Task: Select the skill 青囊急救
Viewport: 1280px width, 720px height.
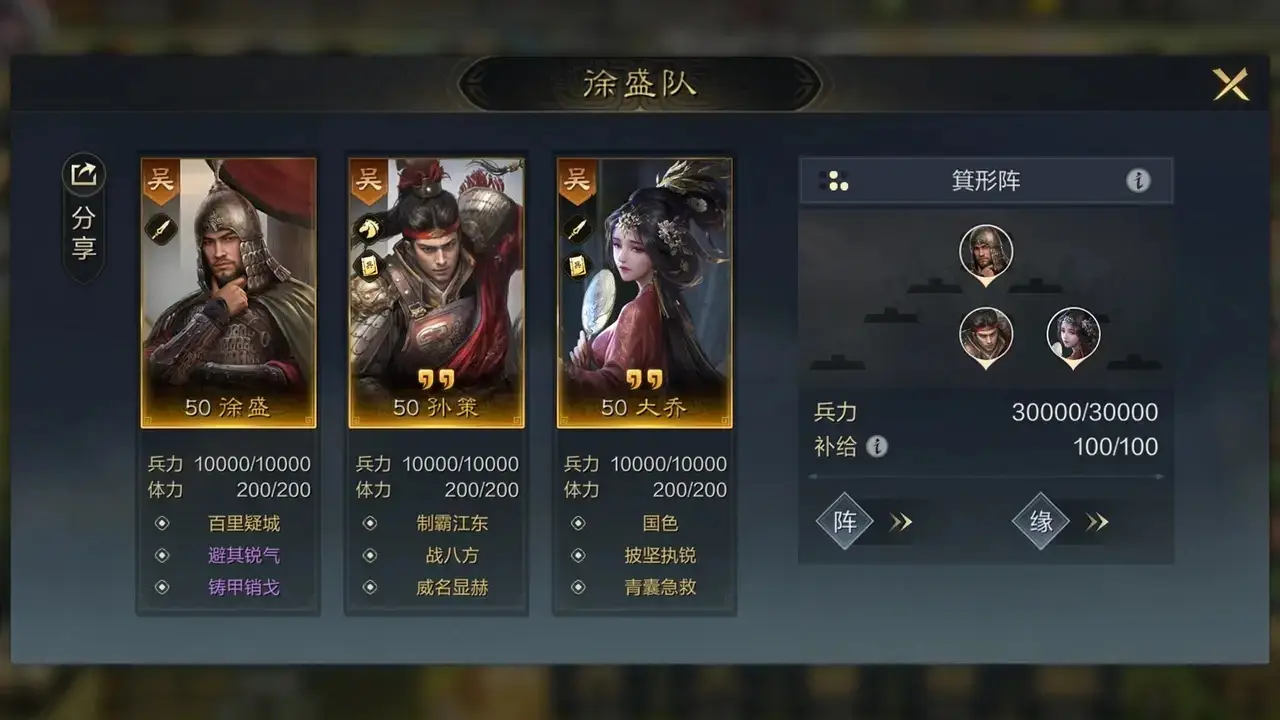Action: coord(660,587)
